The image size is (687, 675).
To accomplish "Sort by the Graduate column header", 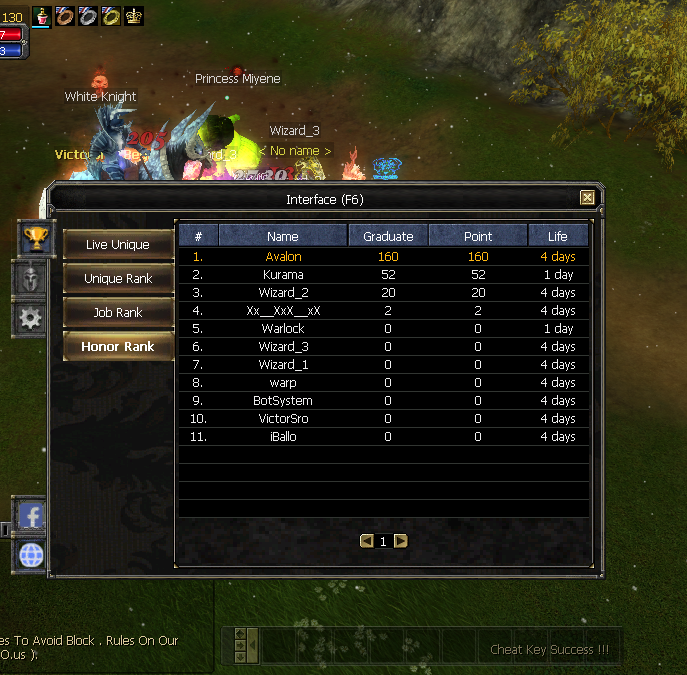I will pyautogui.click(x=388, y=236).
